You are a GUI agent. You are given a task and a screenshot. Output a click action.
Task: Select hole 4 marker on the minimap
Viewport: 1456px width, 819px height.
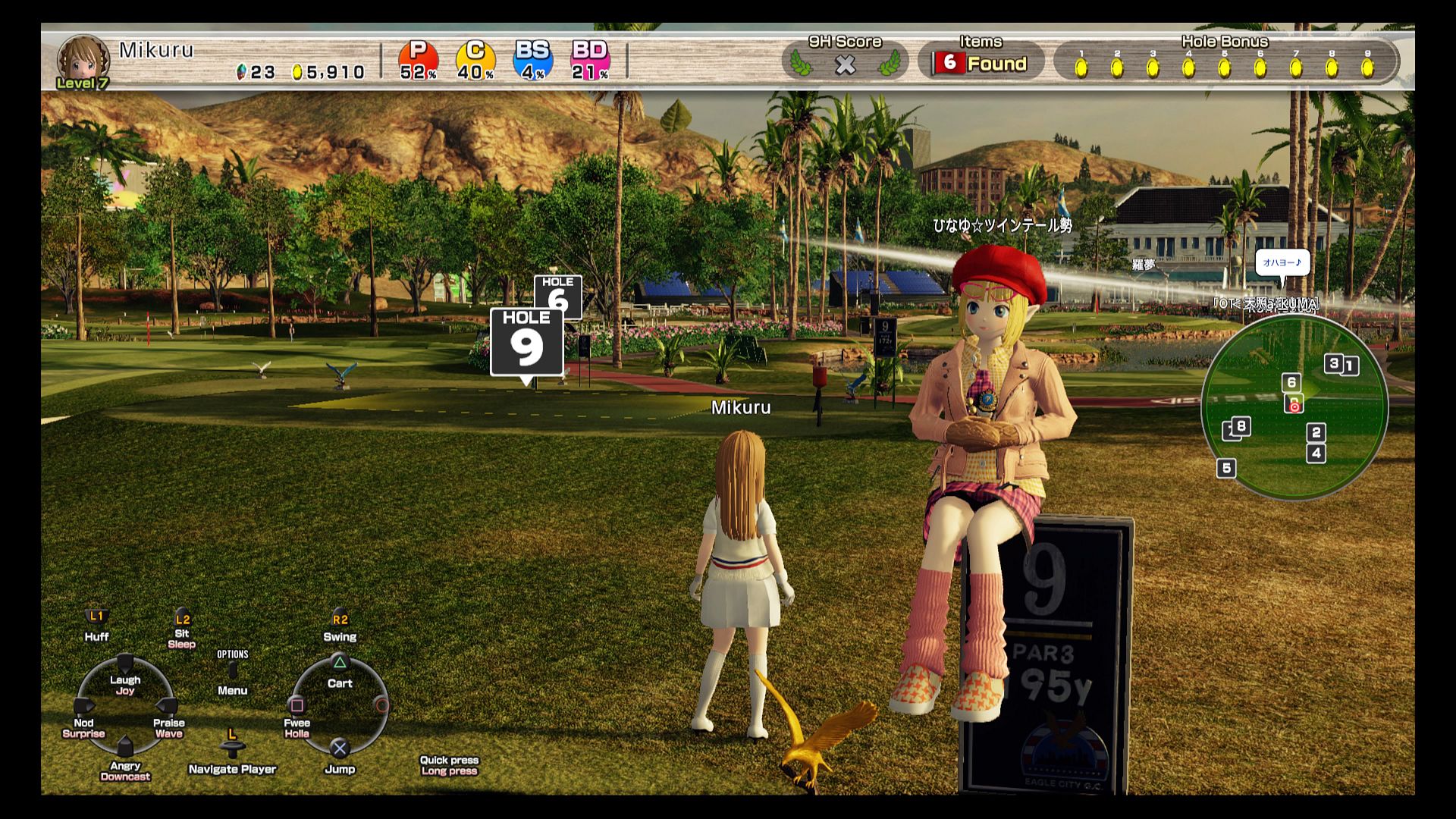[x=1316, y=453]
